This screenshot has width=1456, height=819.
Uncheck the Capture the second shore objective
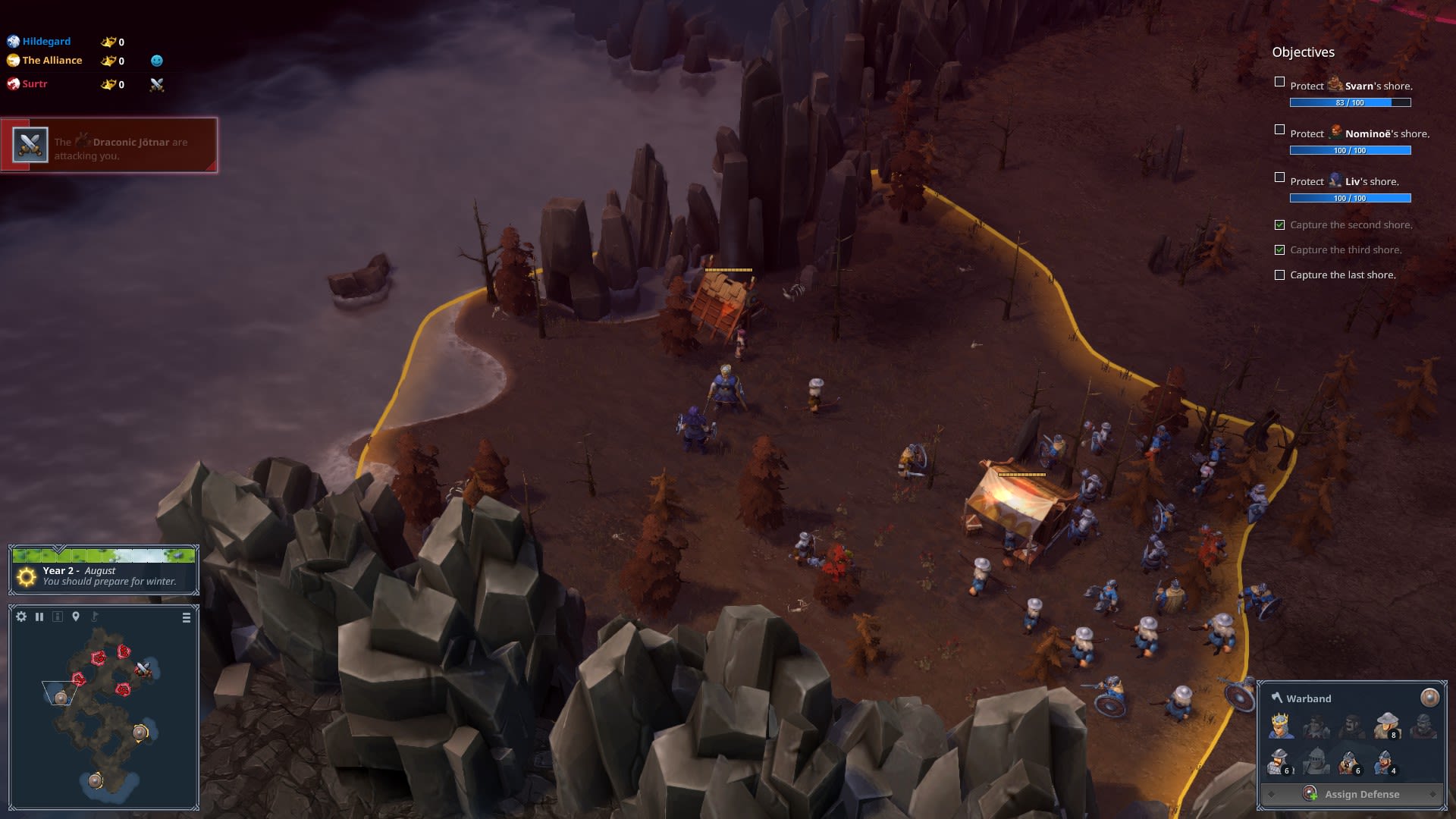click(x=1280, y=224)
